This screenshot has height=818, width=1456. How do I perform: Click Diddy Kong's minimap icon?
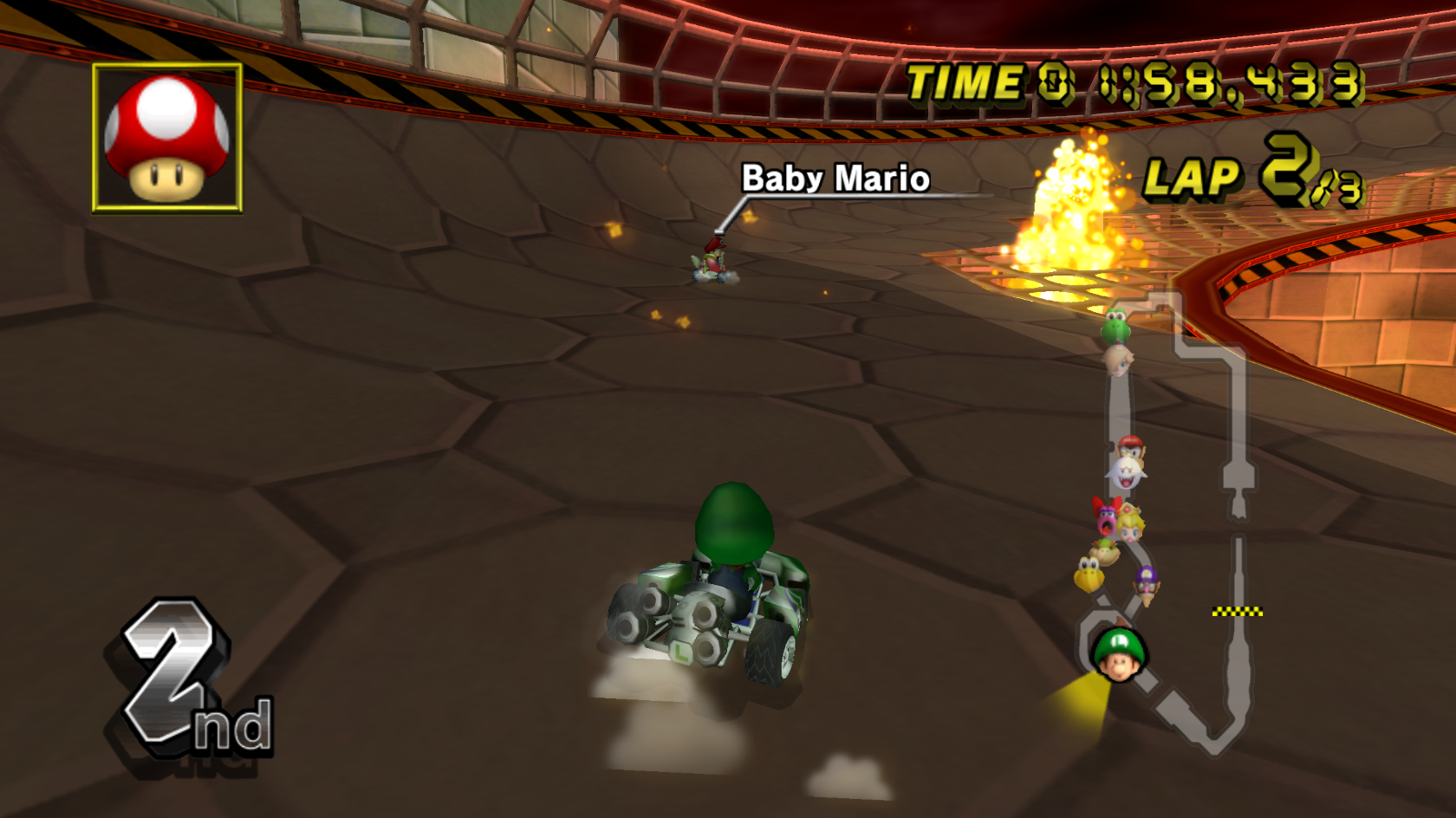pos(1131,449)
